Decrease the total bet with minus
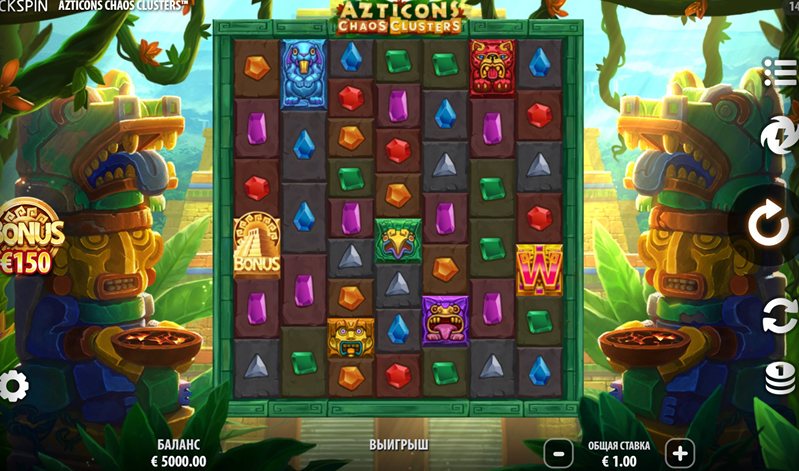 click(x=560, y=452)
